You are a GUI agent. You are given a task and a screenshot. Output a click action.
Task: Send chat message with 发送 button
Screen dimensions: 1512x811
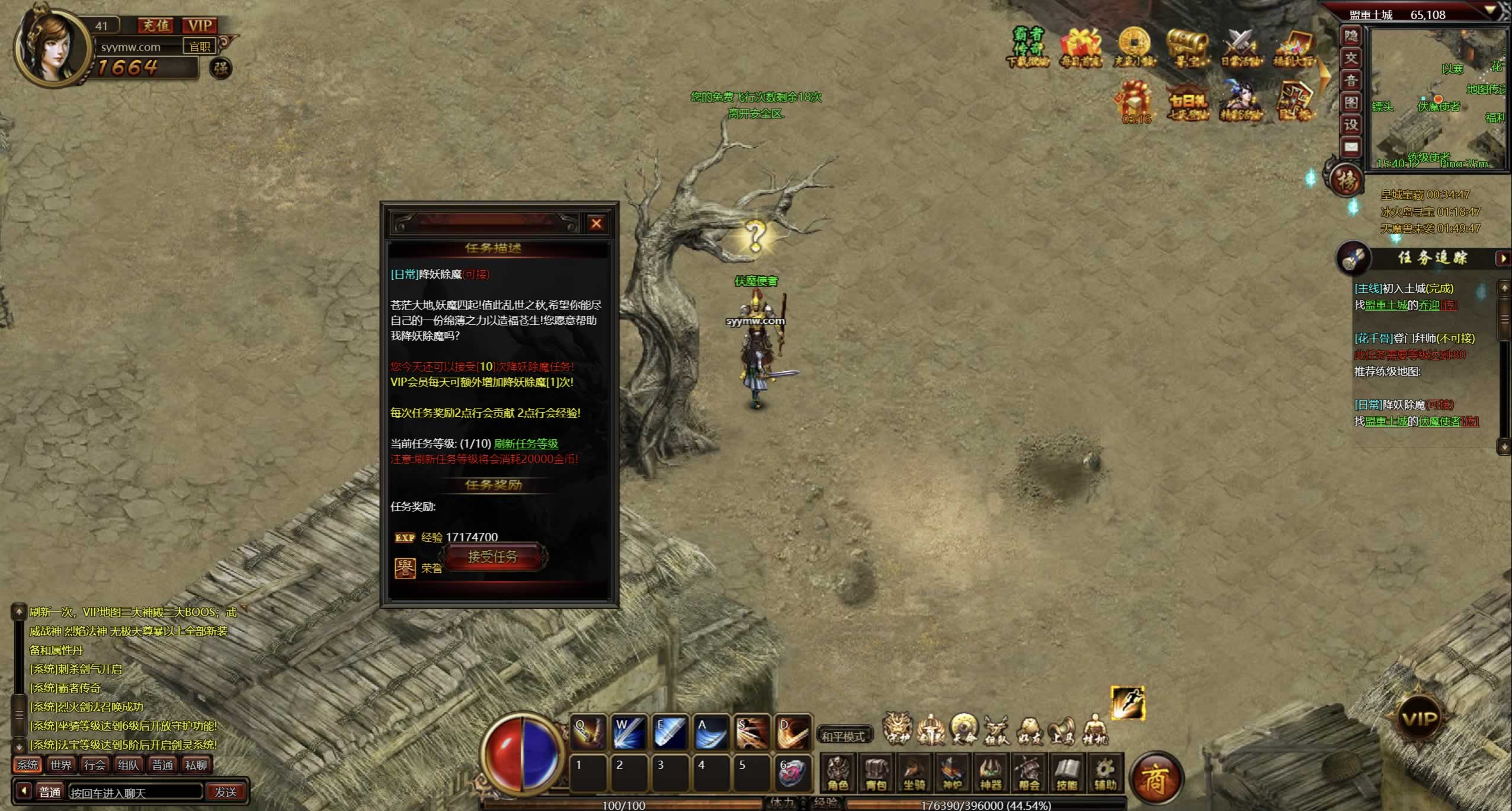[226, 792]
